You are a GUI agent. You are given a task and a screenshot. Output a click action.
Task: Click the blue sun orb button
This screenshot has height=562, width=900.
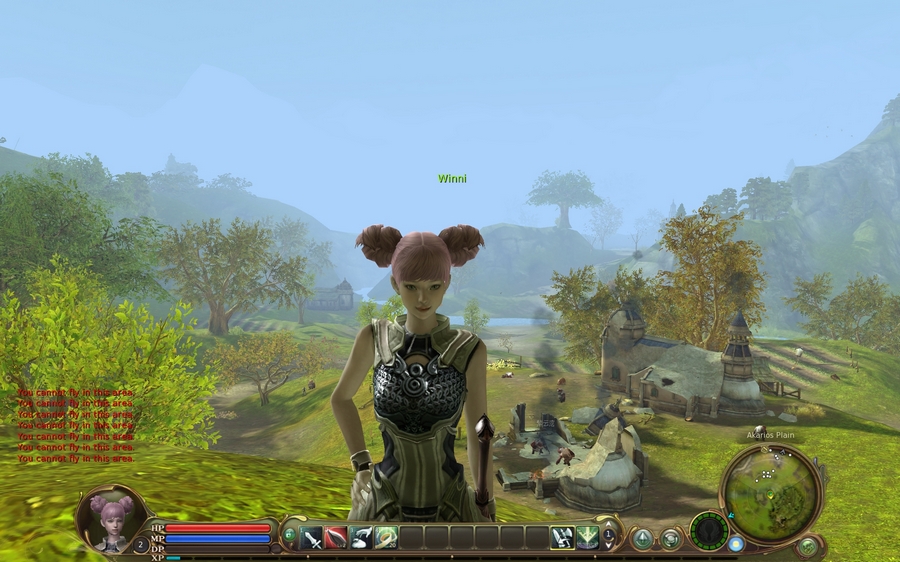coord(737,544)
